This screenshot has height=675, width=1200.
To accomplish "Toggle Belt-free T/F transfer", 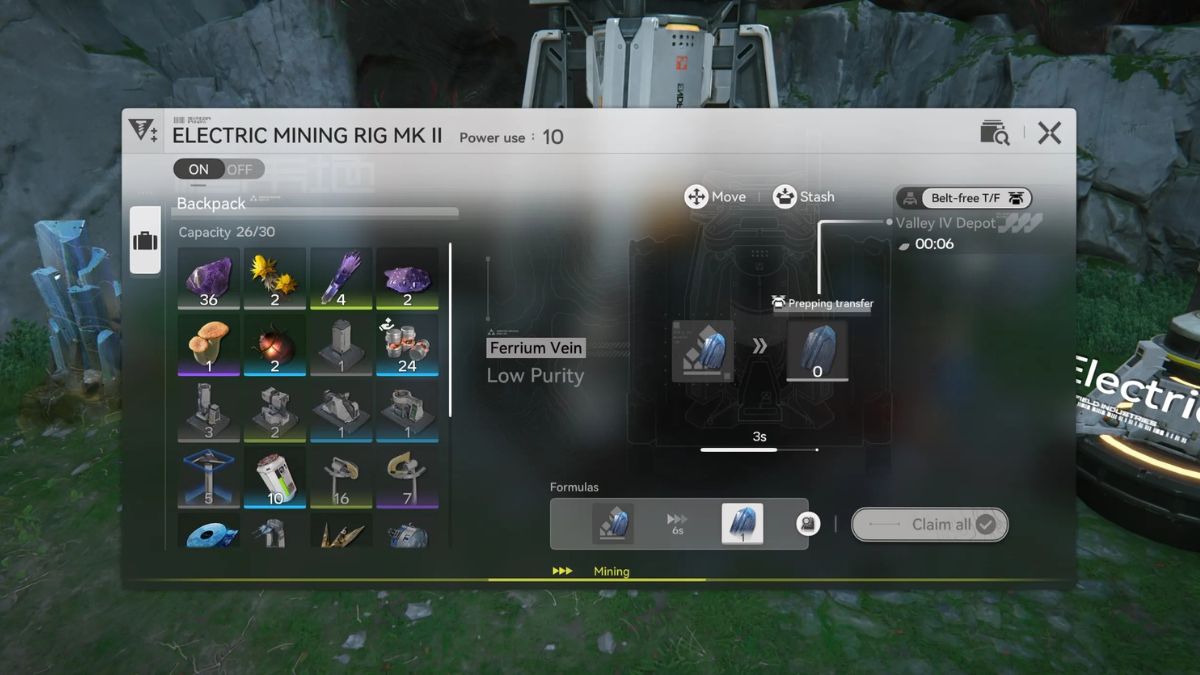I will tap(963, 198).
